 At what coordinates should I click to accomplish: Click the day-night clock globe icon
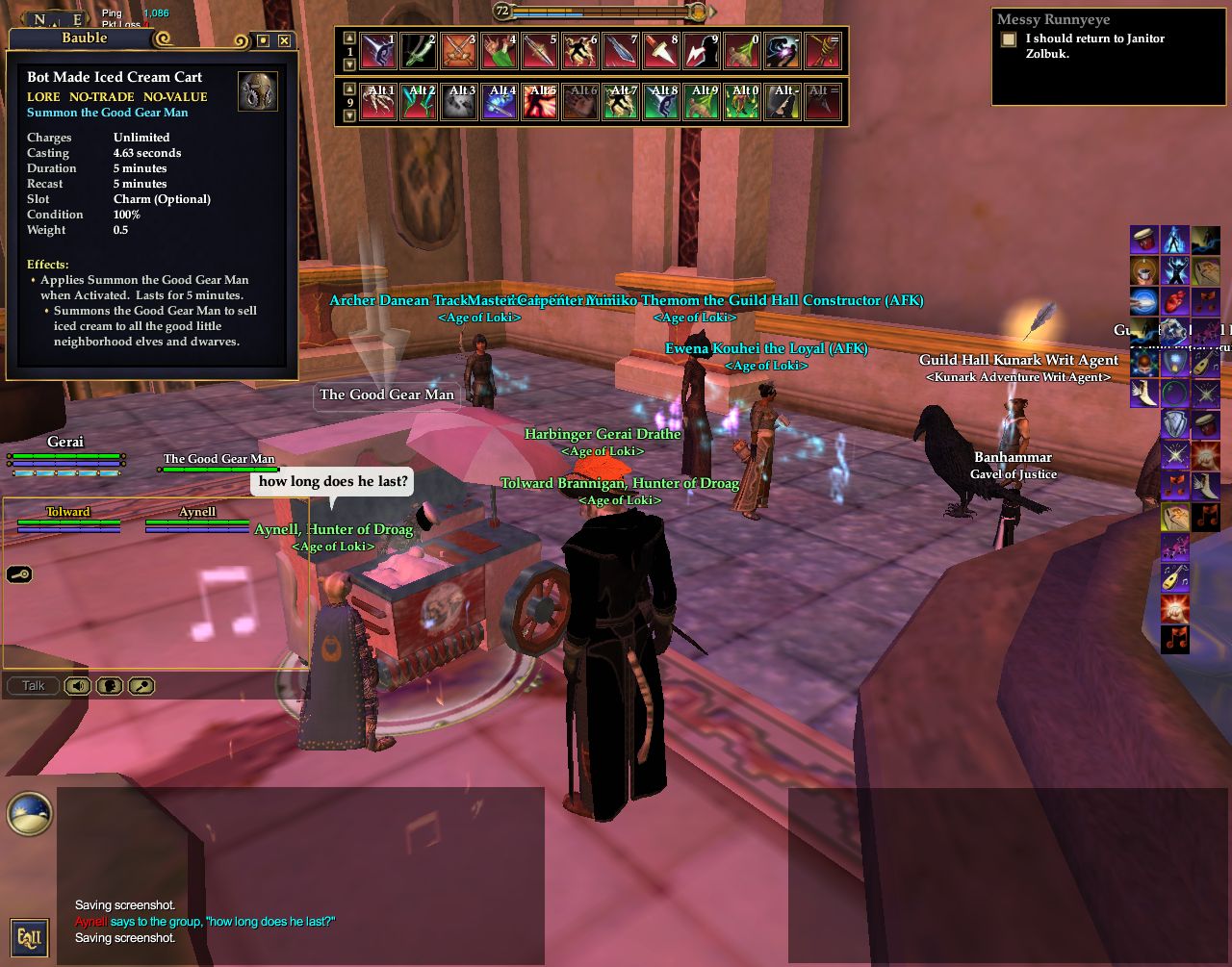point(29,813)
